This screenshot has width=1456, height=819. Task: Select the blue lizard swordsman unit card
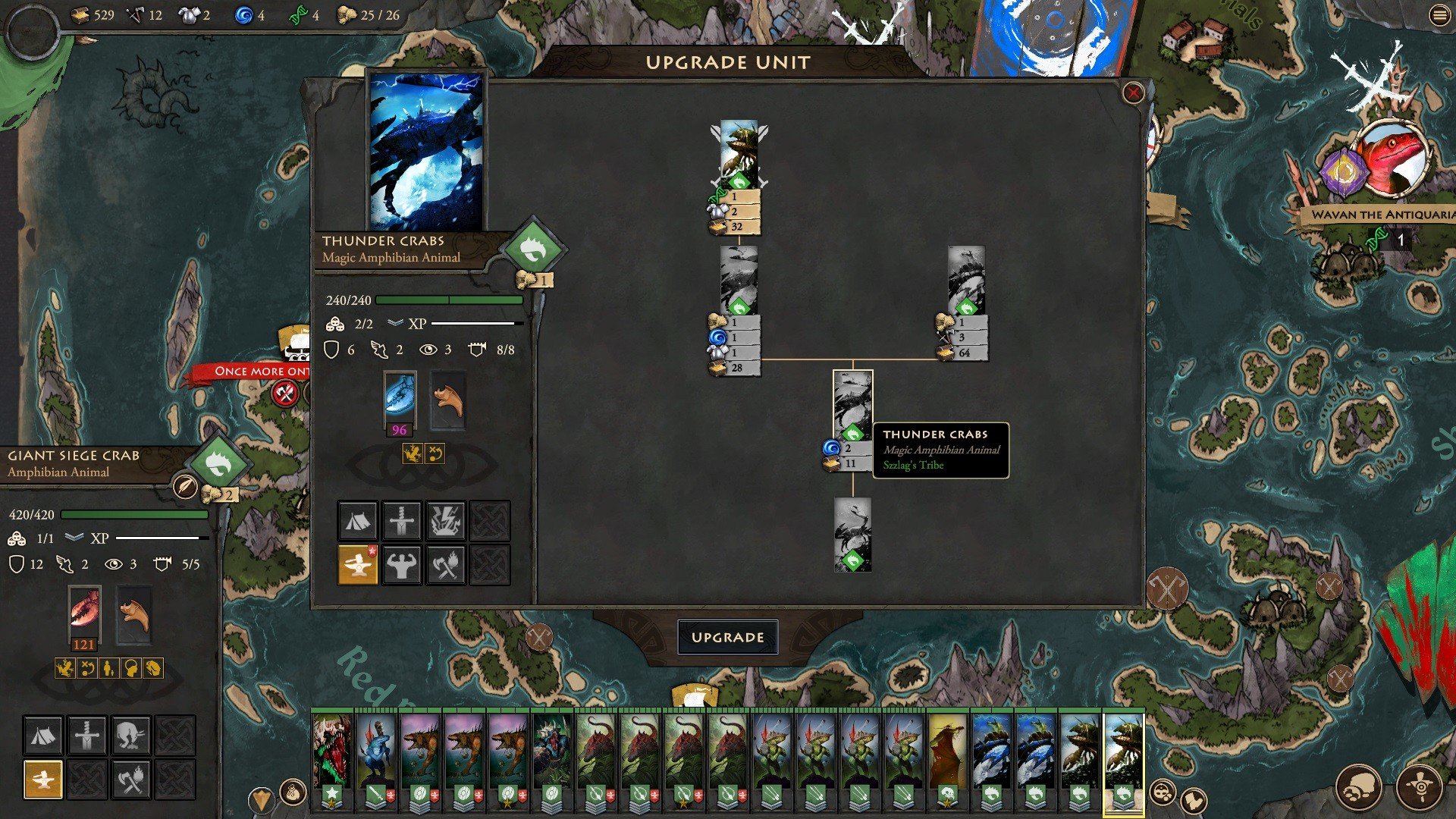[x=376, y=751]
